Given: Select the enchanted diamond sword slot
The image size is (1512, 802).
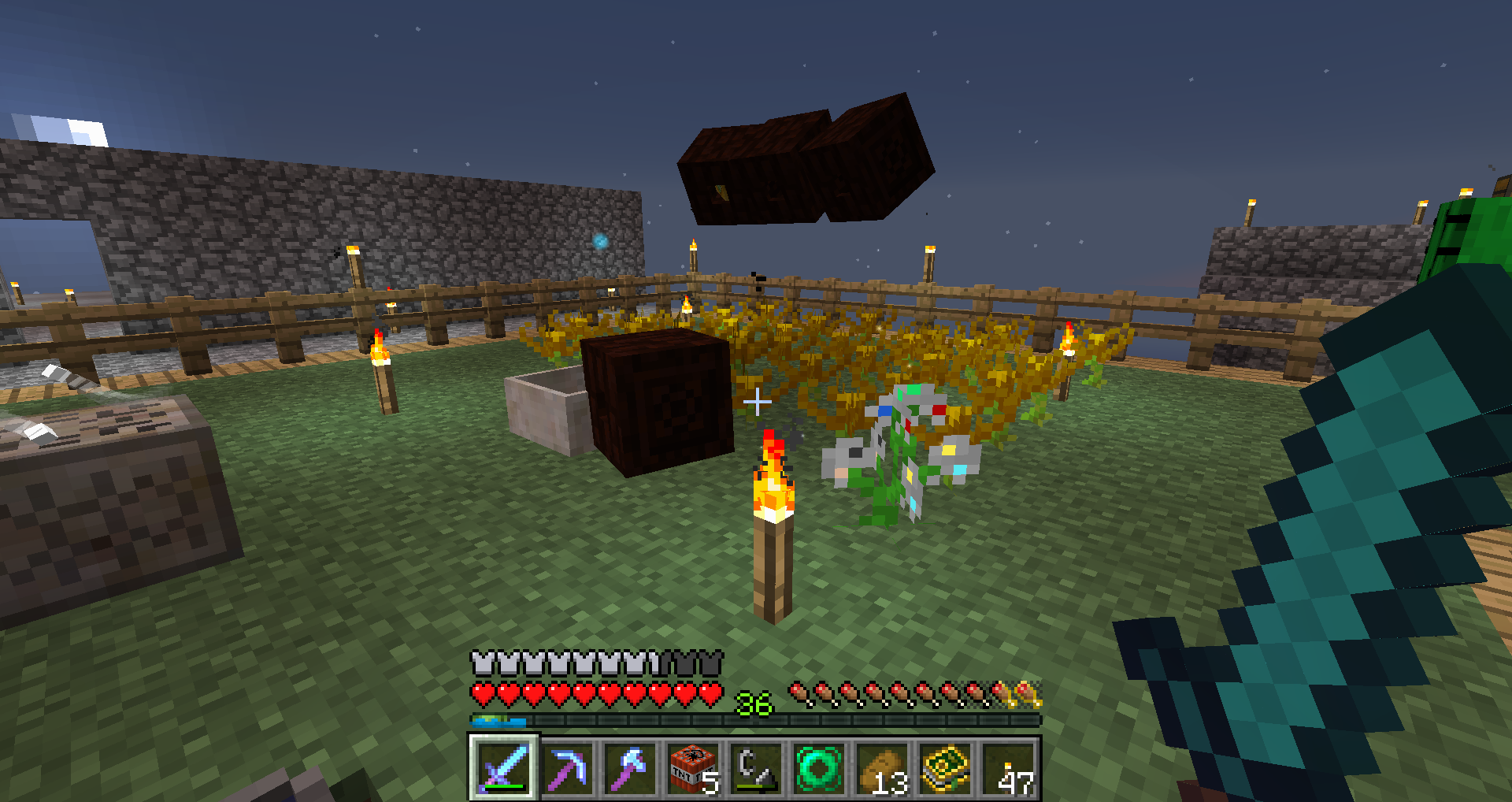Looking at the screenshot, I should click(x=503, y=767).
